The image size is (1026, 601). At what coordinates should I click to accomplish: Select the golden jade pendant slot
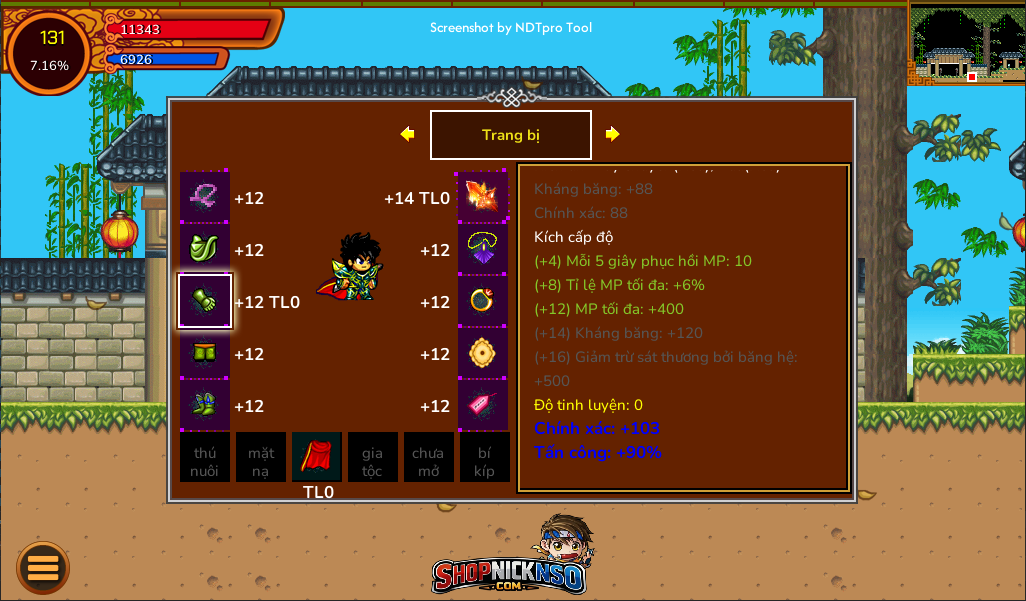point(483,353)
